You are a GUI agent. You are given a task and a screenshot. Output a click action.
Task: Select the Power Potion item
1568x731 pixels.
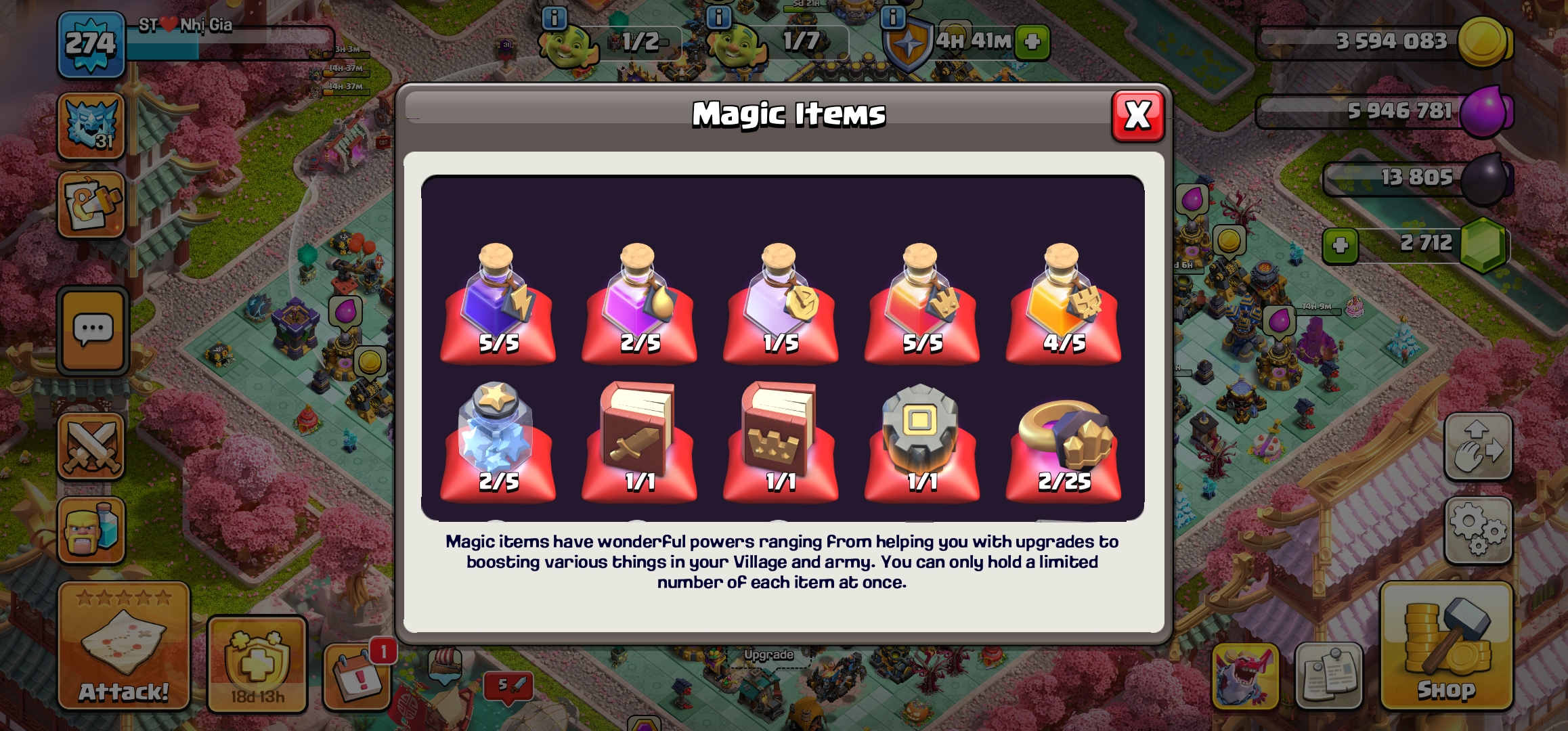tap(498, 301)
